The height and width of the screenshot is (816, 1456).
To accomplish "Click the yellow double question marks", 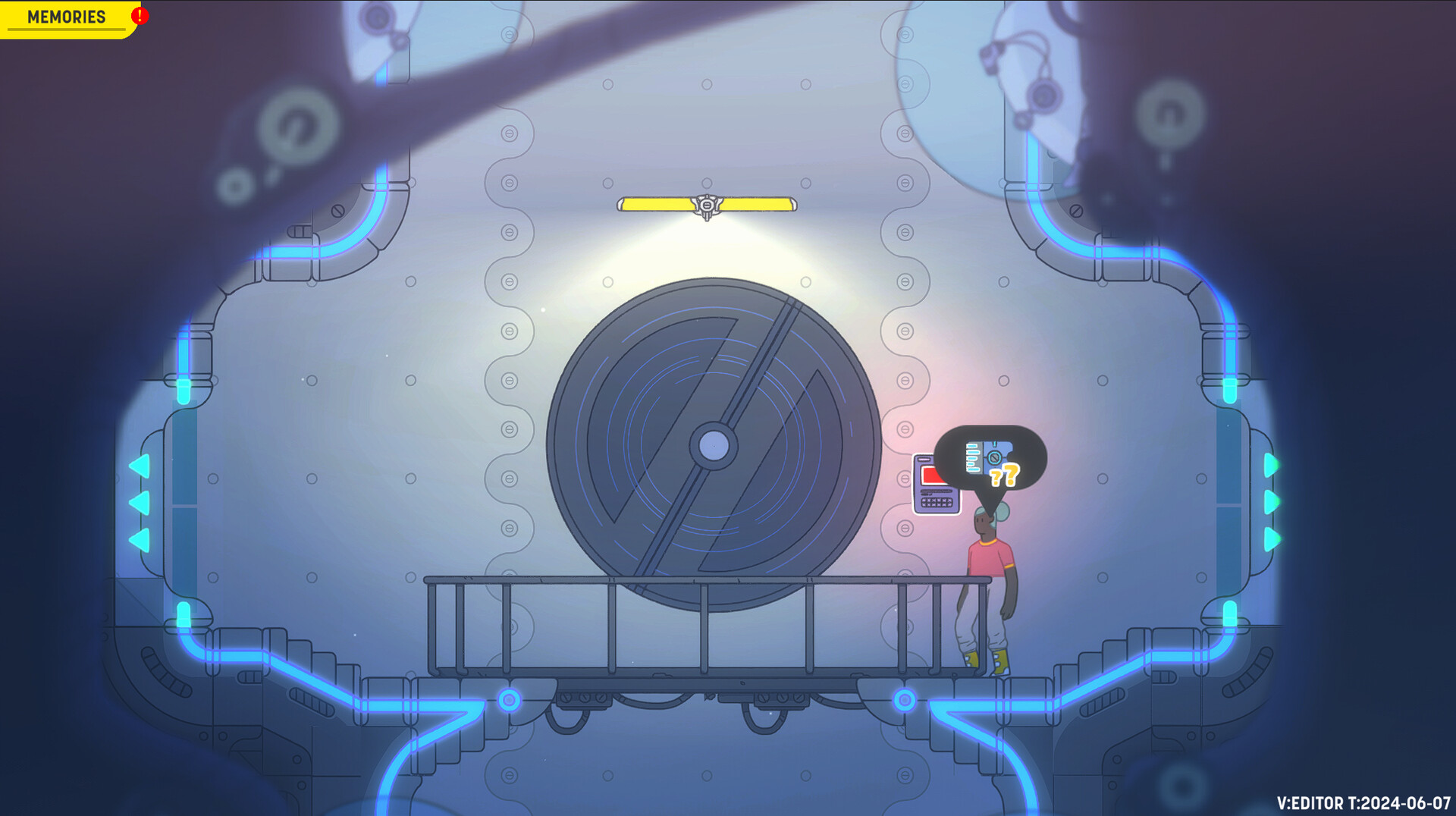I will point(1005,475).
